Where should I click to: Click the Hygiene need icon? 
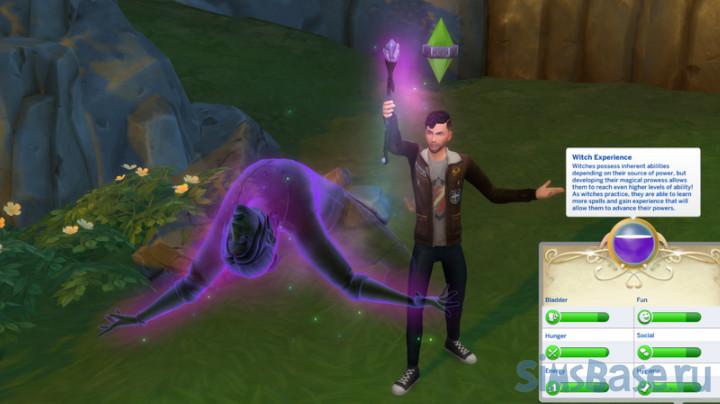645,387
